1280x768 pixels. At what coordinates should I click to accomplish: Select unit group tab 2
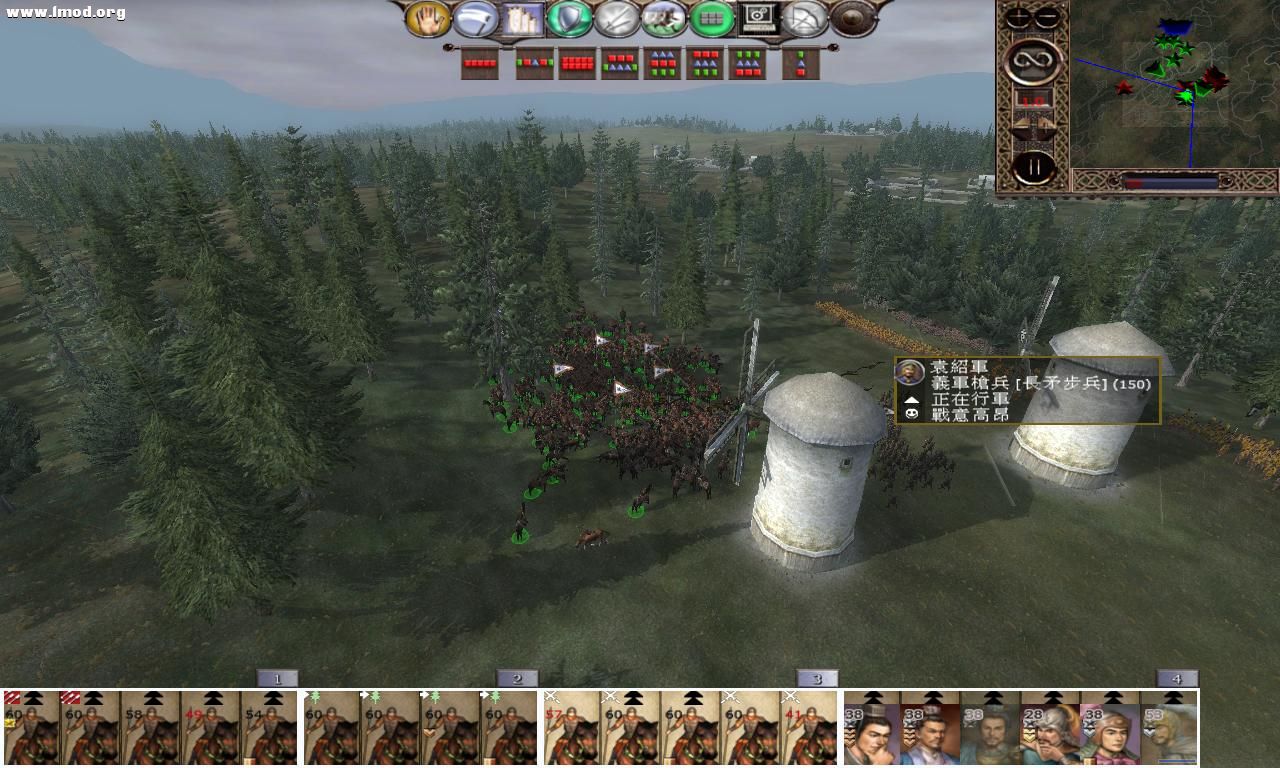coord(517,679)
